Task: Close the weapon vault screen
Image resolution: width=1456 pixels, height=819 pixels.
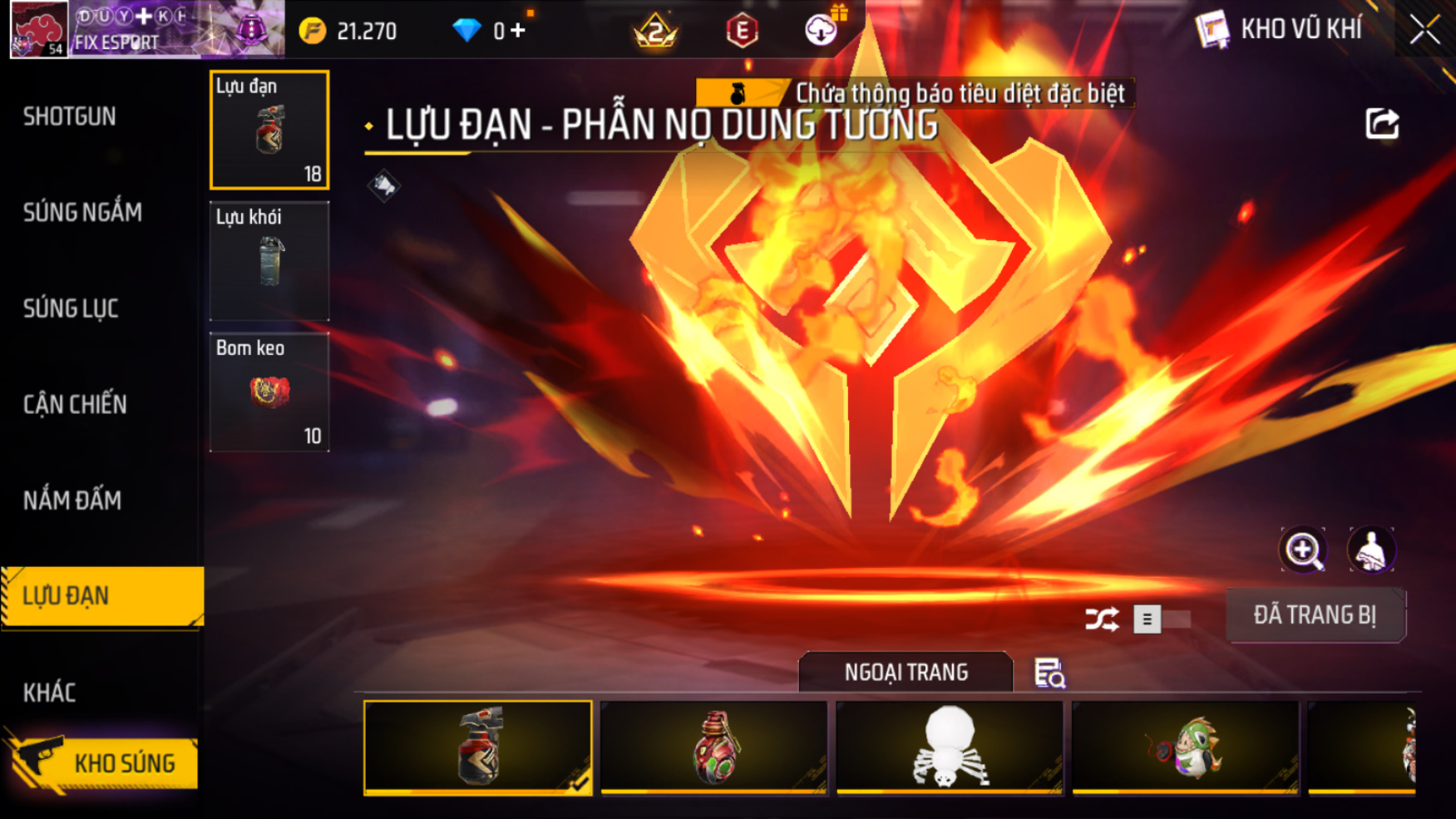Action: click(x=1424, y=30)
